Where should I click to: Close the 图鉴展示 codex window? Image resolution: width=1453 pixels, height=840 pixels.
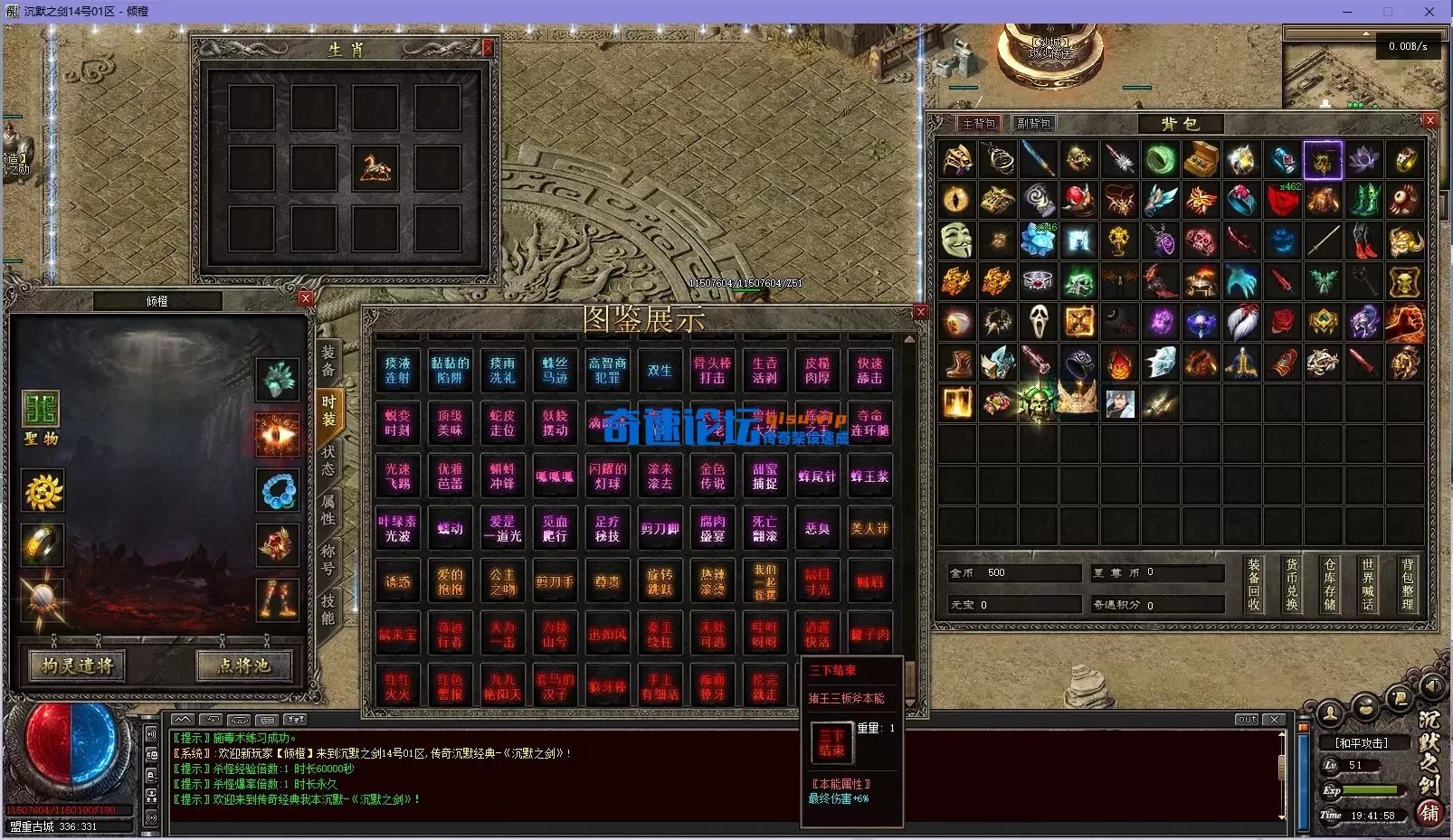tap(920, 312)
